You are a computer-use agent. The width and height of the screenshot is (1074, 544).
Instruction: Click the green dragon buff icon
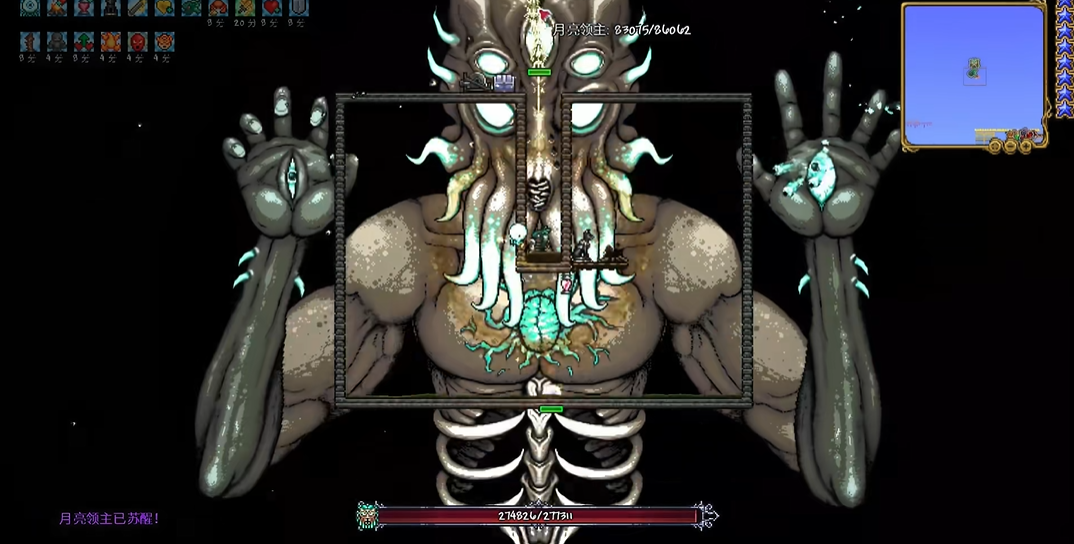tap(192, 8)
